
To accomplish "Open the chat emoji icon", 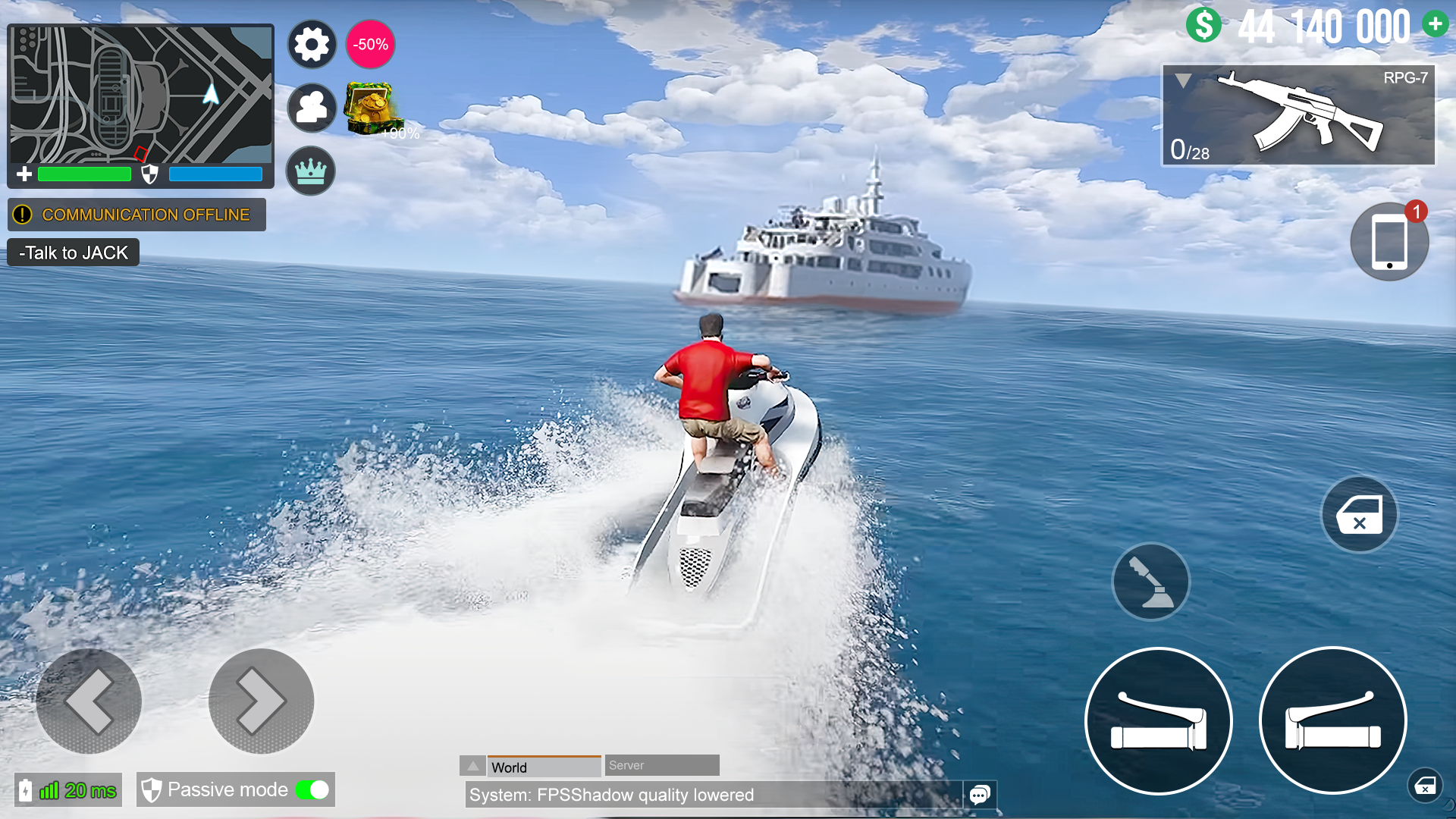I will coord(979,795).
